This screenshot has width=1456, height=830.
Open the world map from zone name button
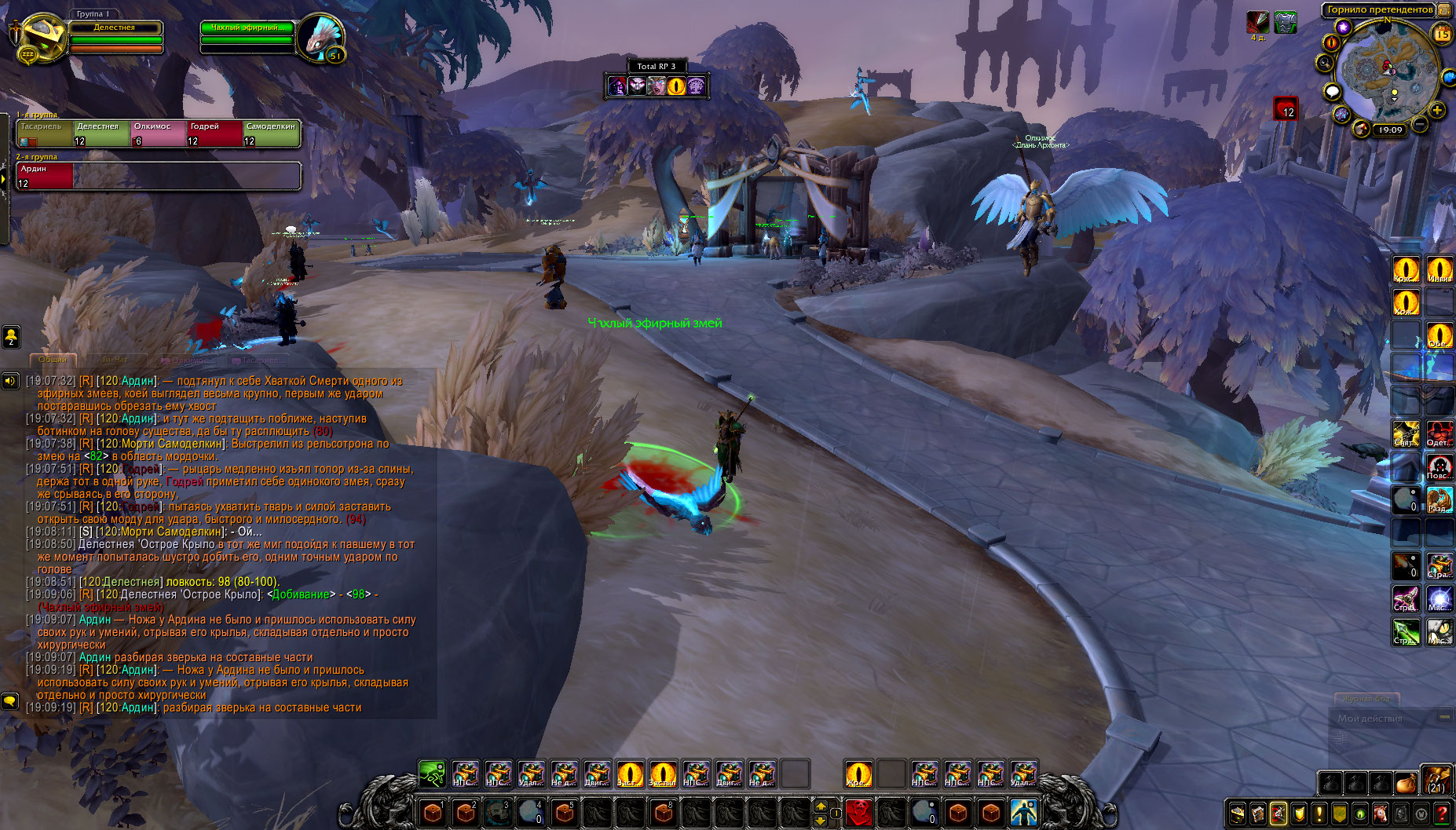[1379, 9]
